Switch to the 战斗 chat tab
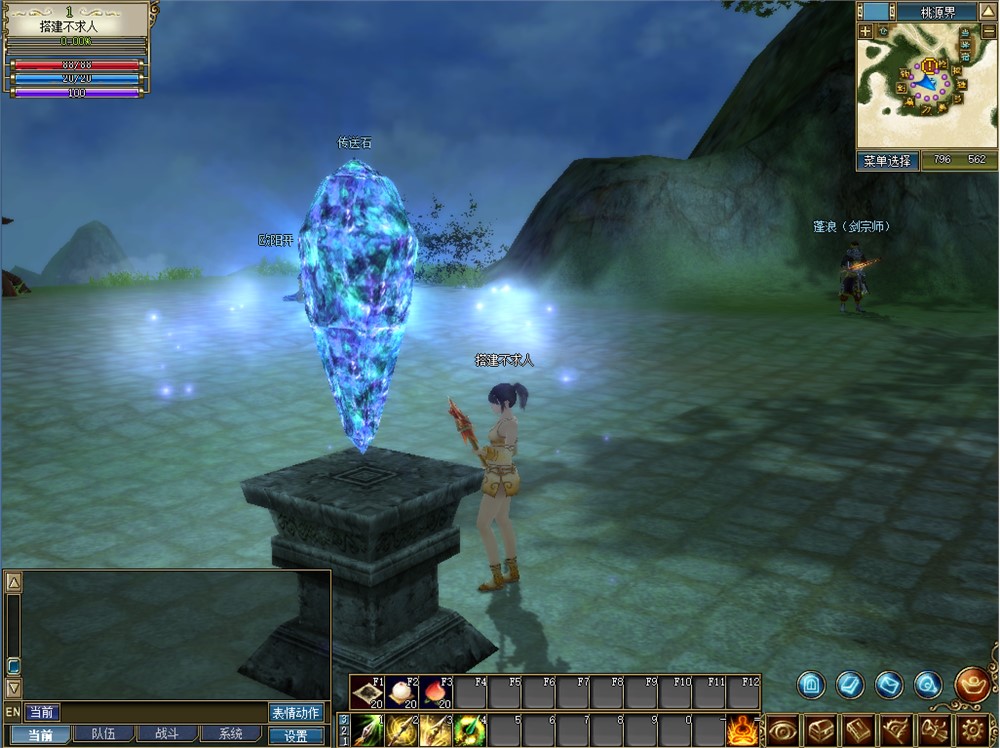The height and width of the screenshot is (748, 1000). (166, 734)
